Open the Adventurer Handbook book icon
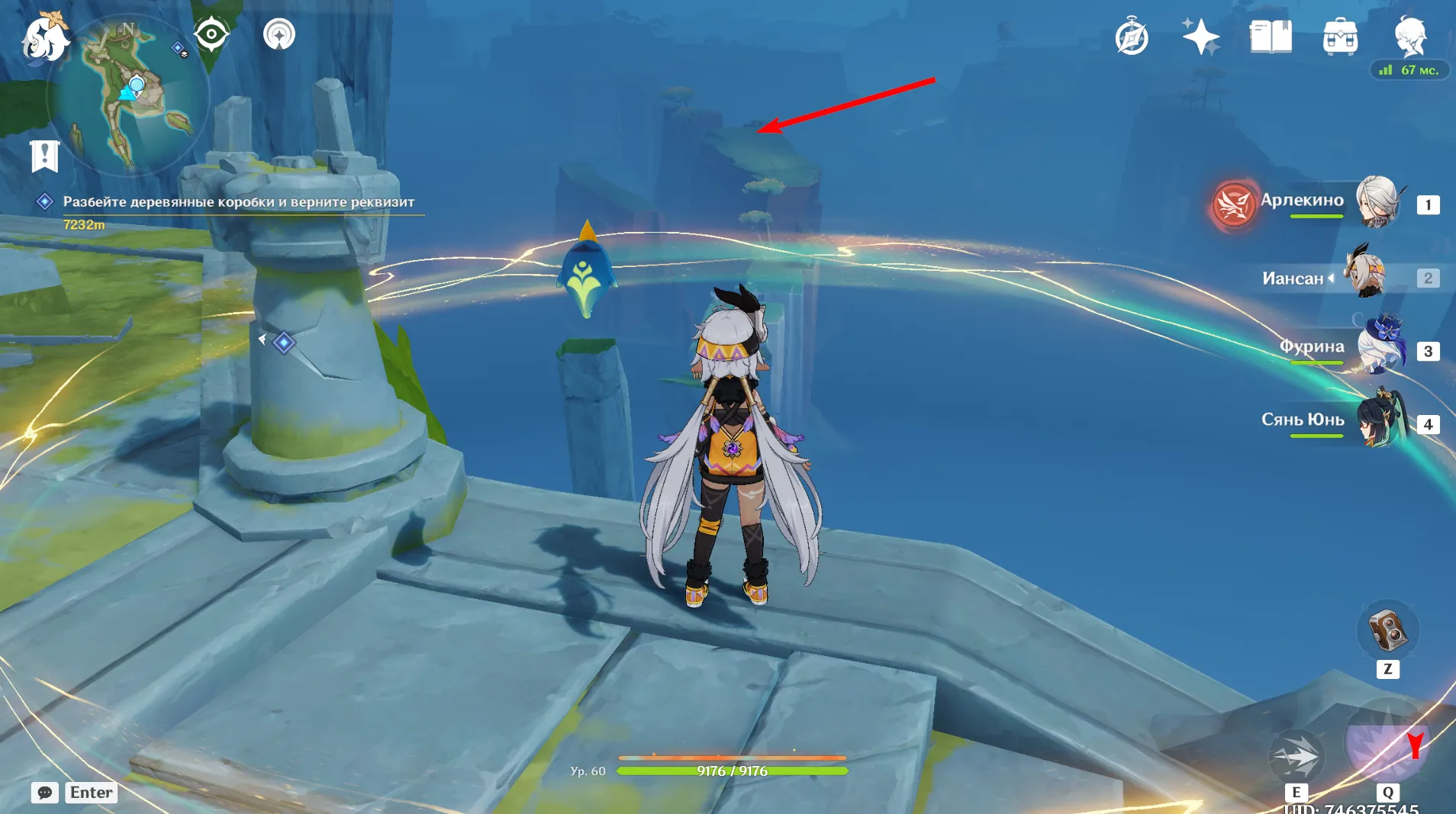 click(x=1271, y=35)
